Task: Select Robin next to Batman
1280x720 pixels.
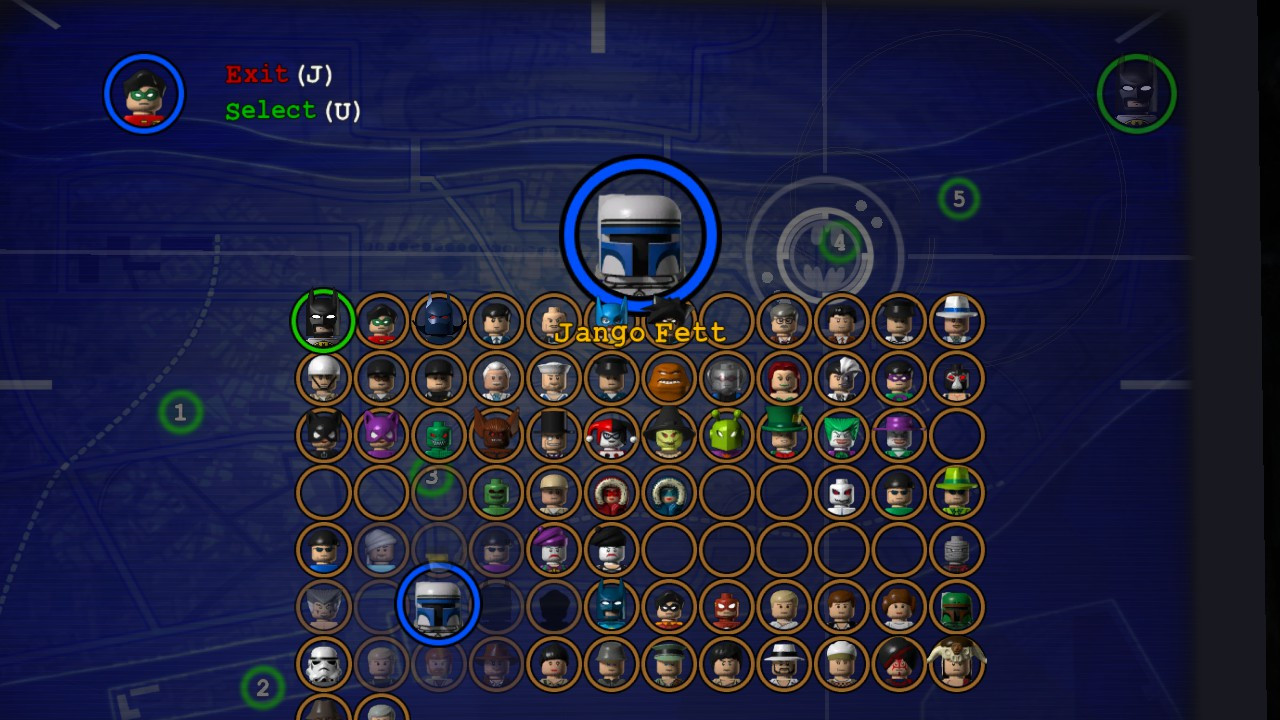Action: tap(381, 321)
